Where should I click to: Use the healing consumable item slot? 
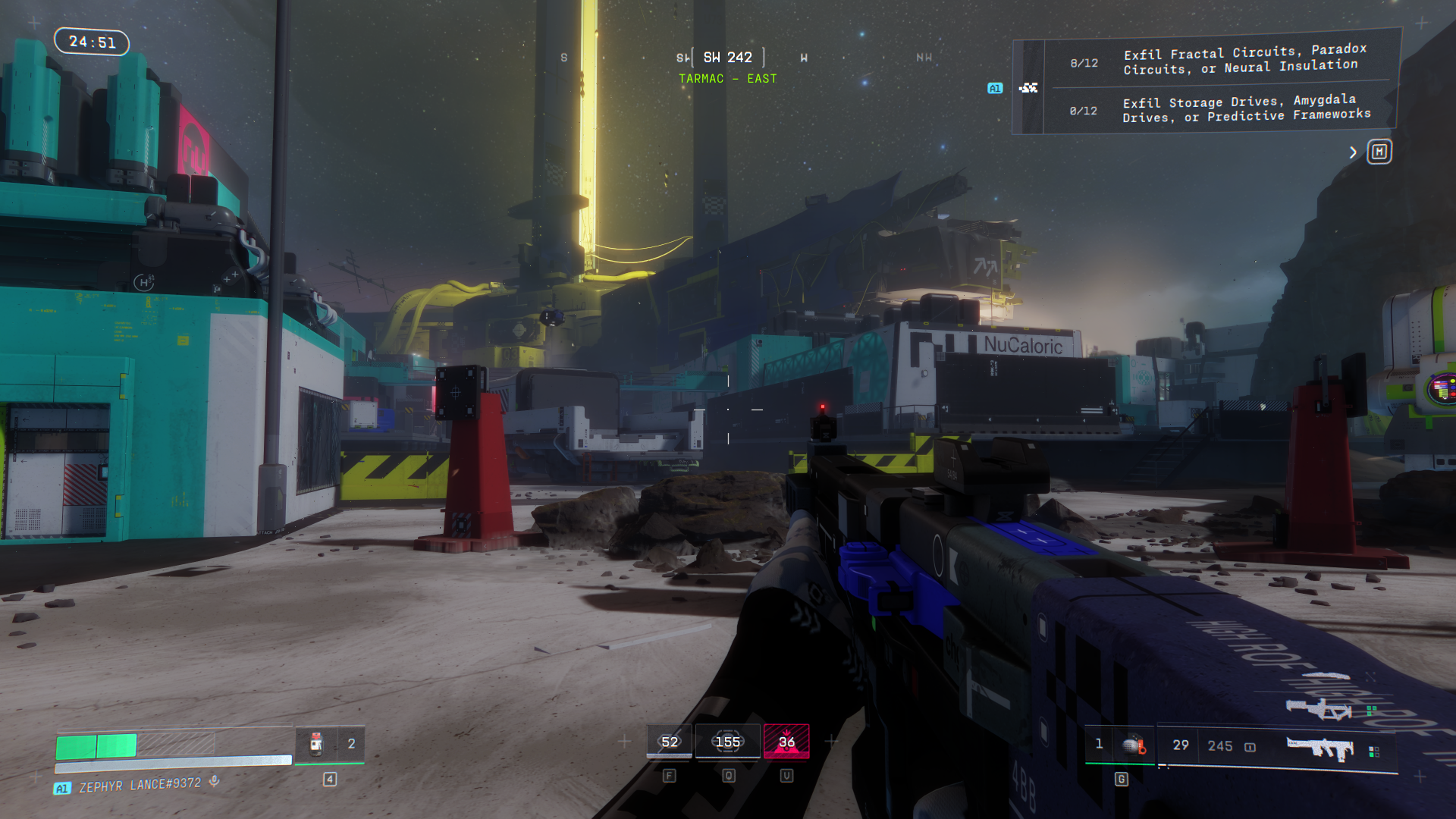pos(317,744)
